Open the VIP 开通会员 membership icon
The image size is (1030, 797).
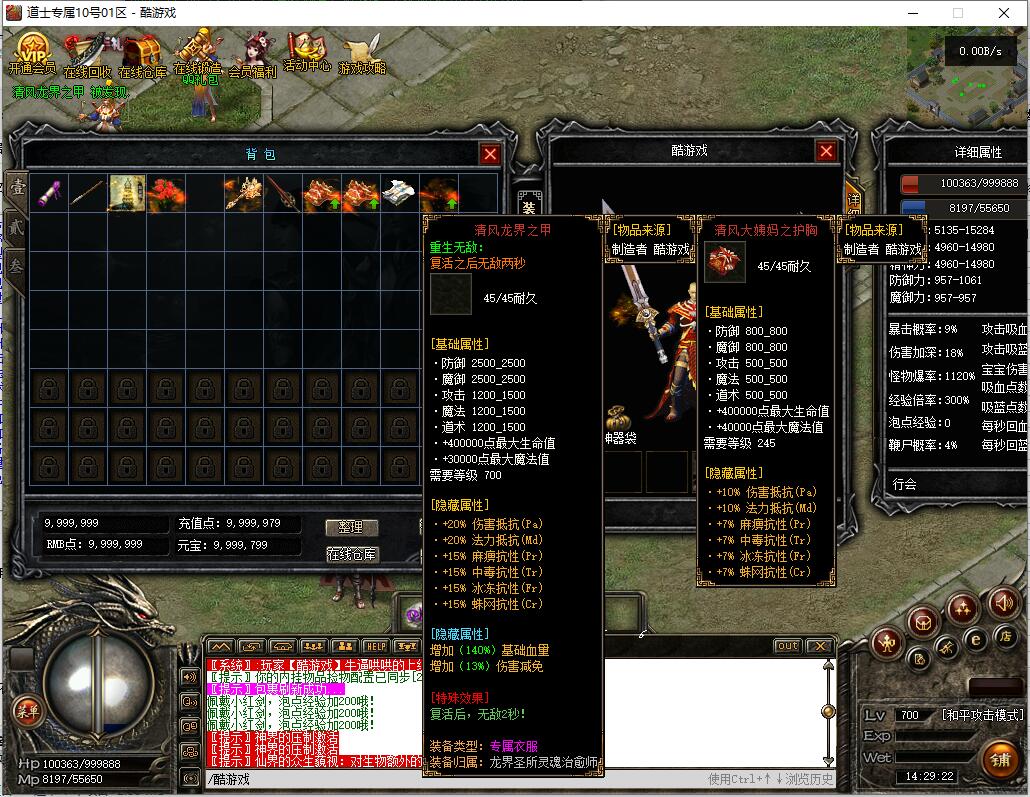point(33,53)
